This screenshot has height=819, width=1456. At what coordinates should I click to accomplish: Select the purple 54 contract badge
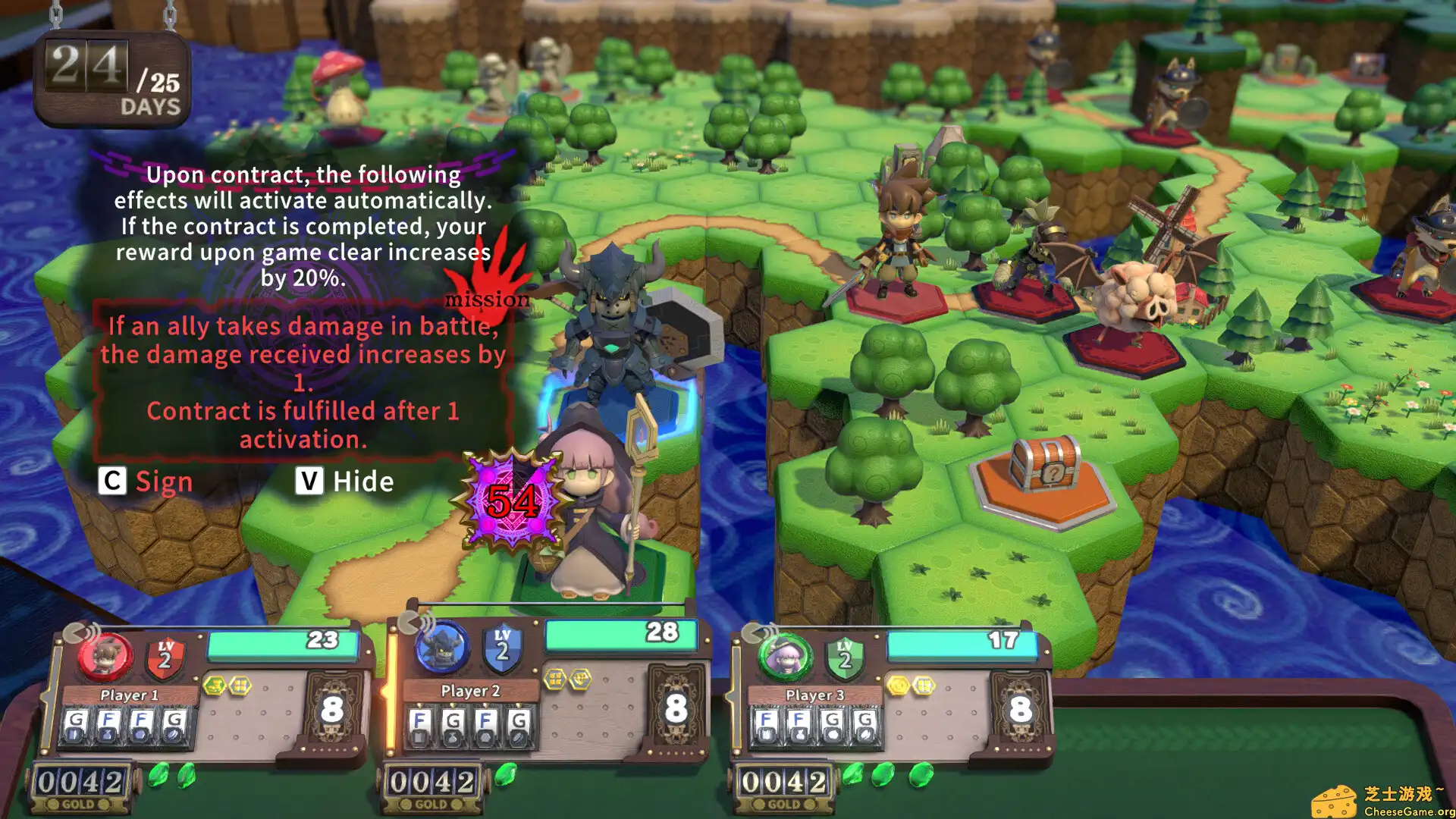(x=513, y=500)
